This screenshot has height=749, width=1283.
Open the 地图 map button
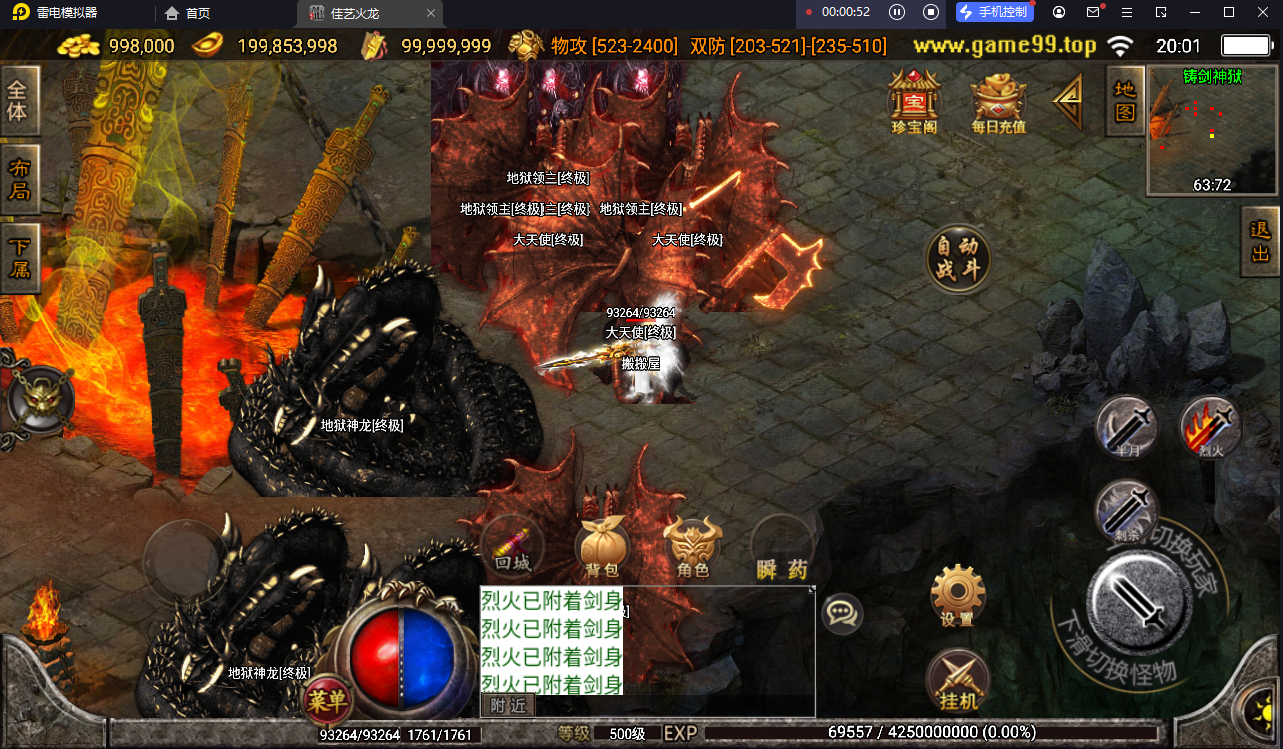[1125, 100]
